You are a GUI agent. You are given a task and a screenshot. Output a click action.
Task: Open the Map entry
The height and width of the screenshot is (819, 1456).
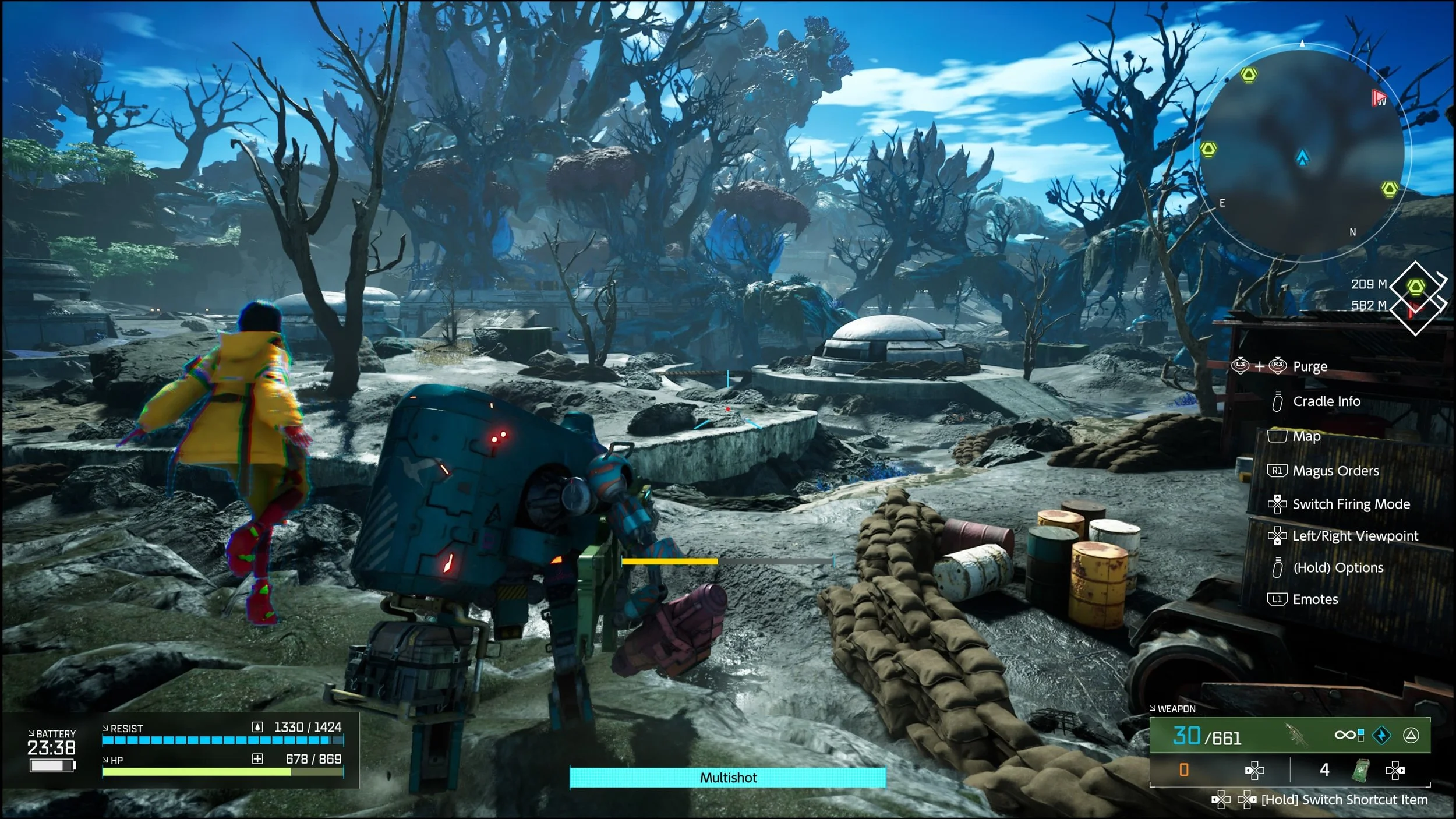point(1306,436)
